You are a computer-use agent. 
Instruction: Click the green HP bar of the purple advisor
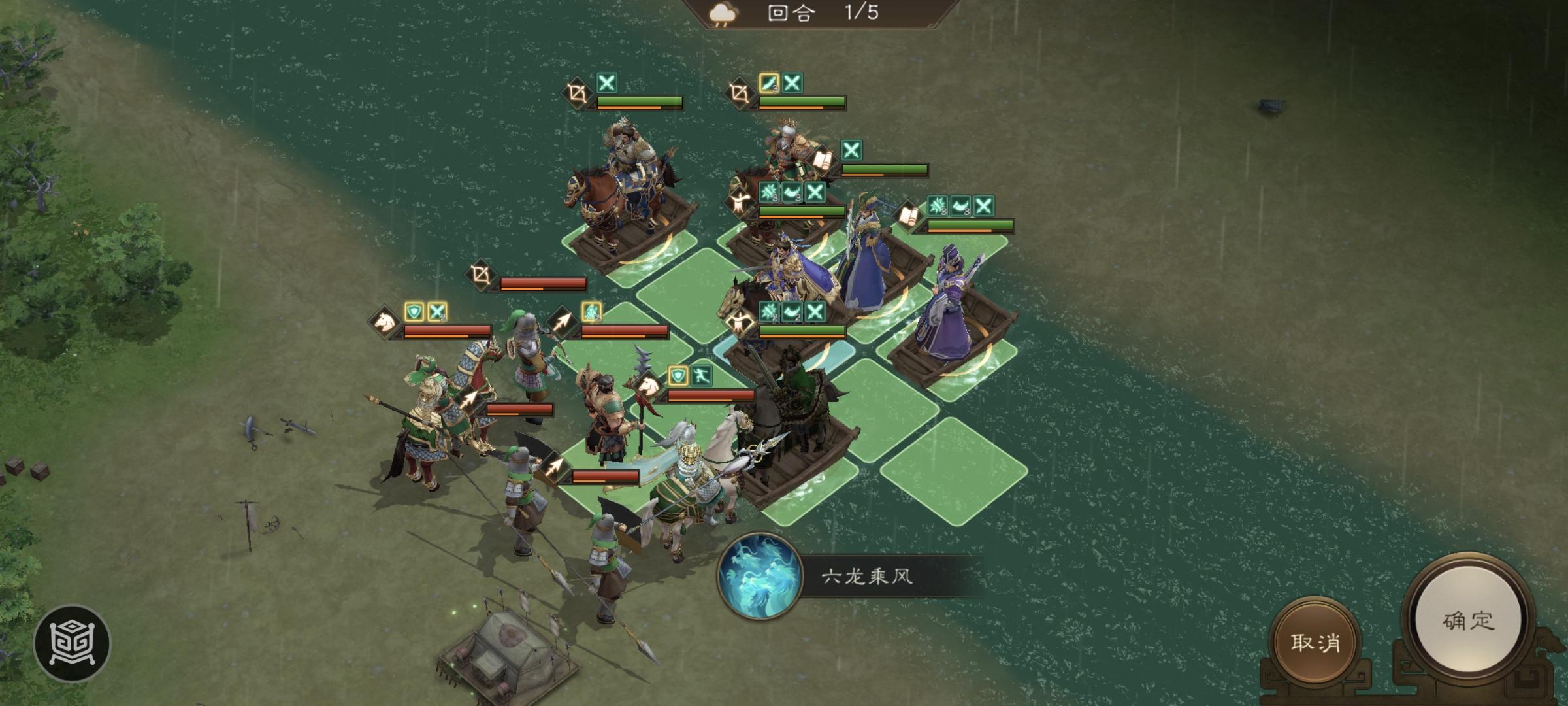970,225
